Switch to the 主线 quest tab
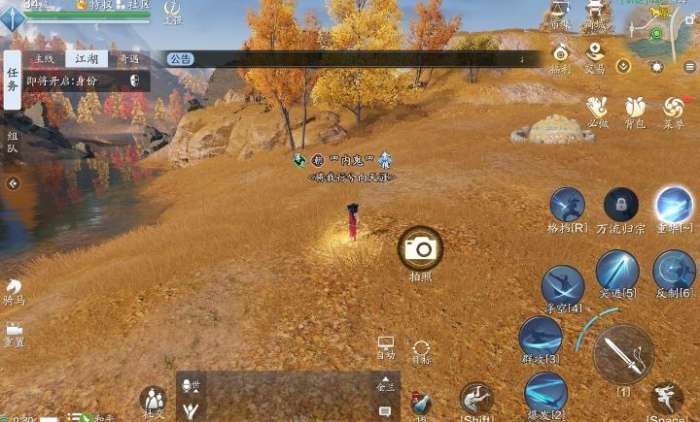This screenshot has width=700, height=422. tap(45, 59)
